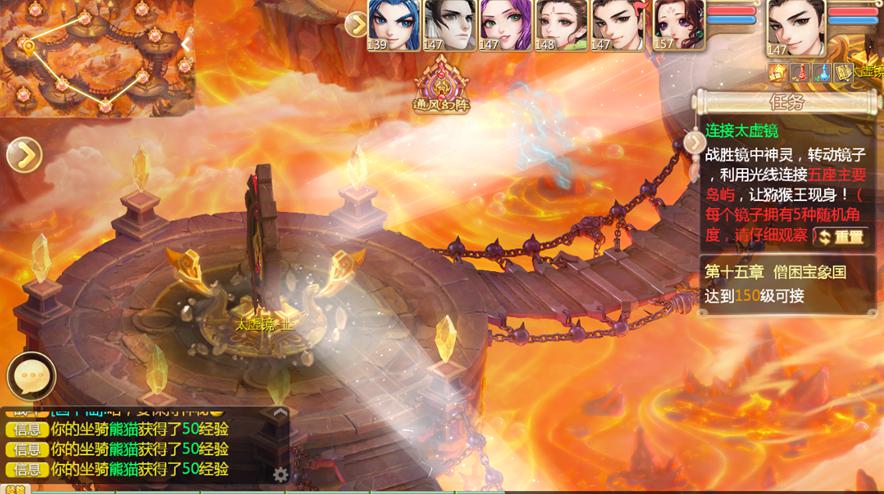Click the blue flask buff icon

(820, 72)
